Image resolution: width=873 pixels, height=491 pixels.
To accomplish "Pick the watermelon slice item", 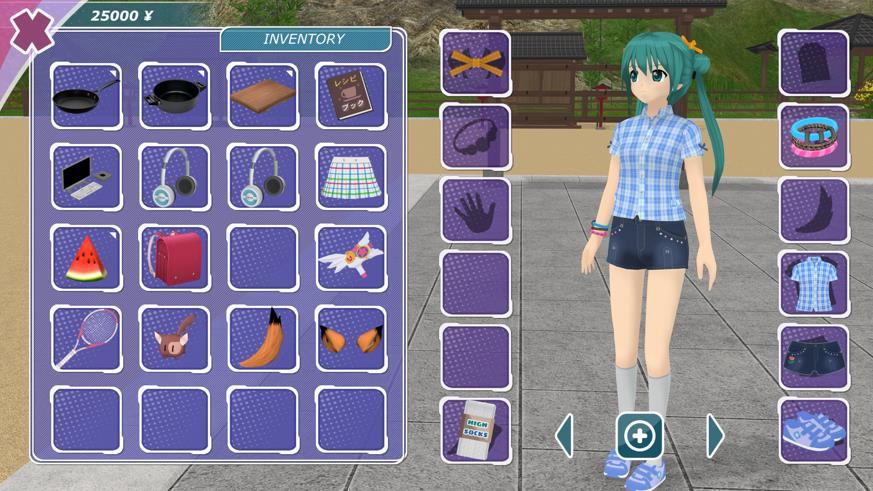I will click(x=86, y=258).
